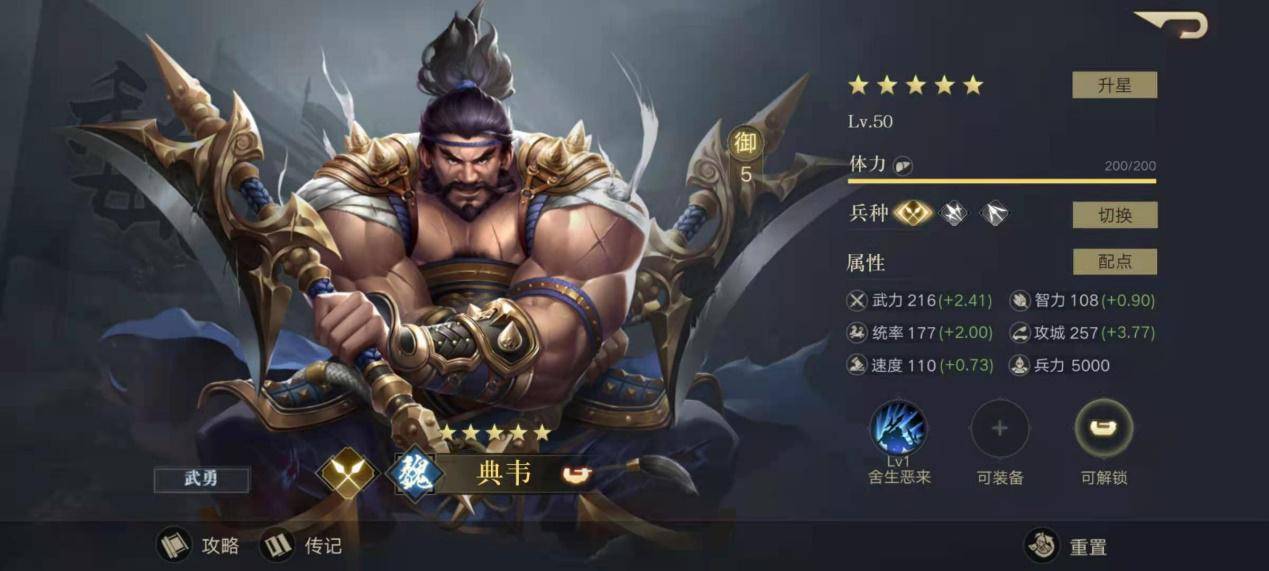Switch troop type with 切换 button
This screenshot has width=1269, height=571.
1114,214
